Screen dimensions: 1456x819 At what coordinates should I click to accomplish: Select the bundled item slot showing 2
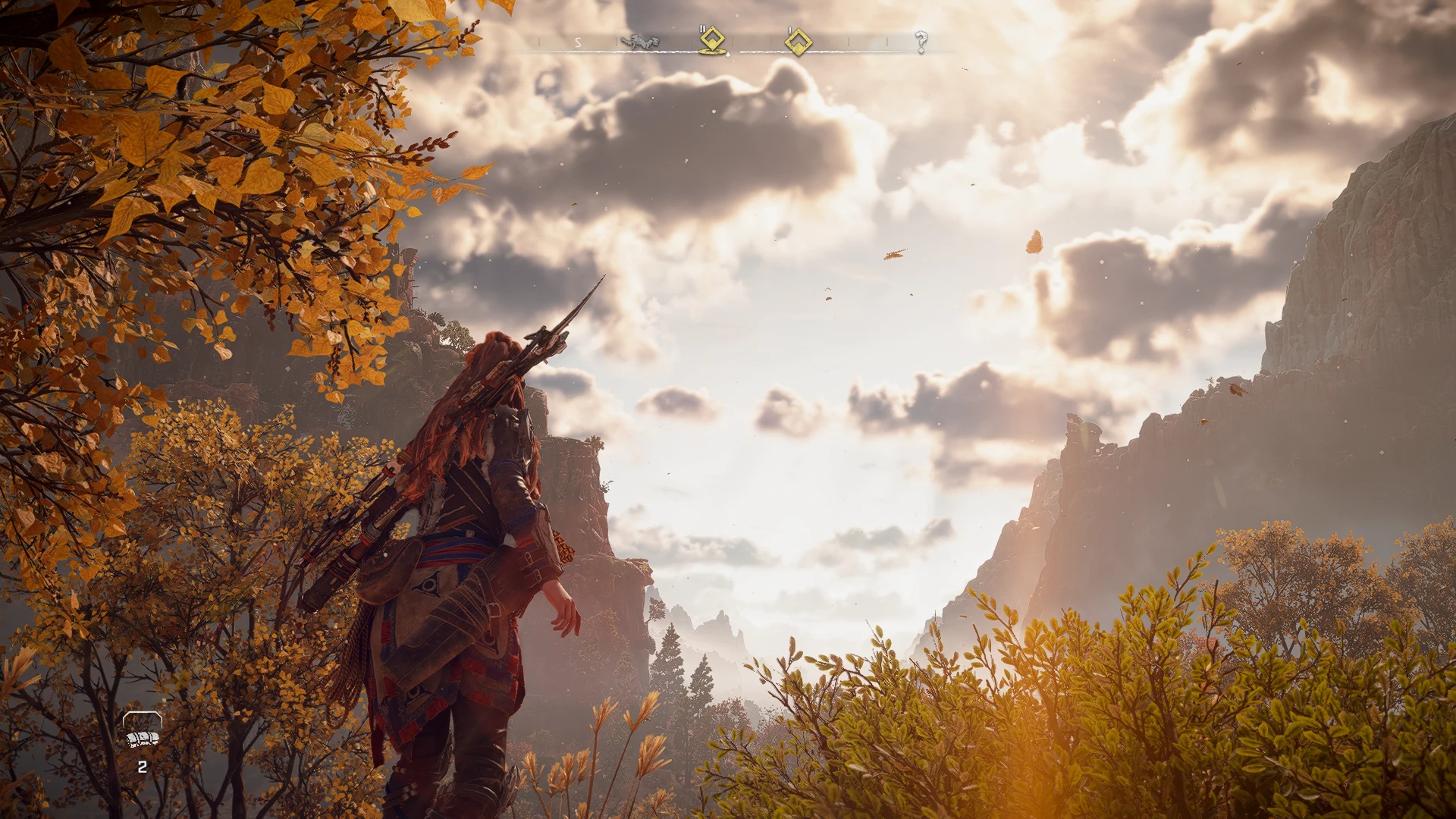tap(142, 736)
